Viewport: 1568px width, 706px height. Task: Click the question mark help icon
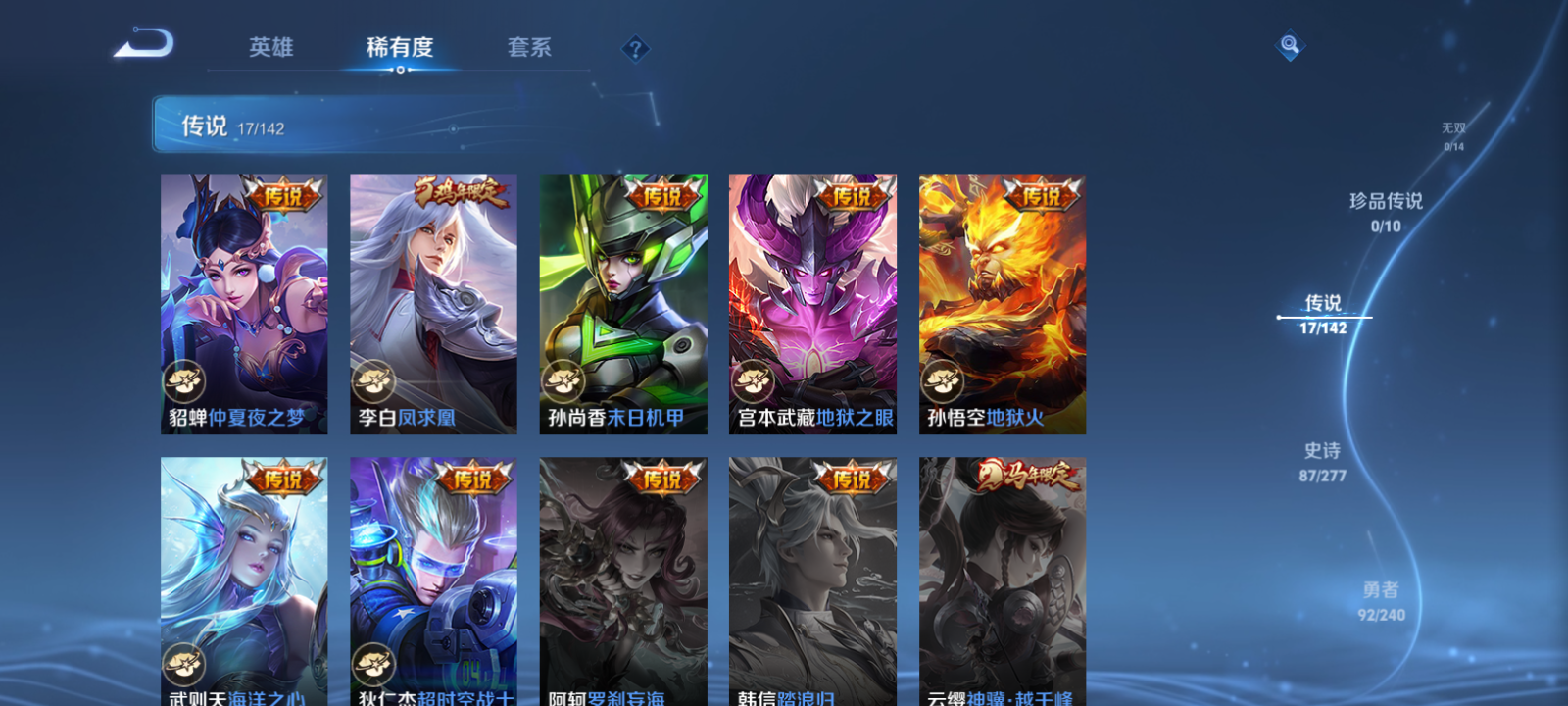click(638, 49)
